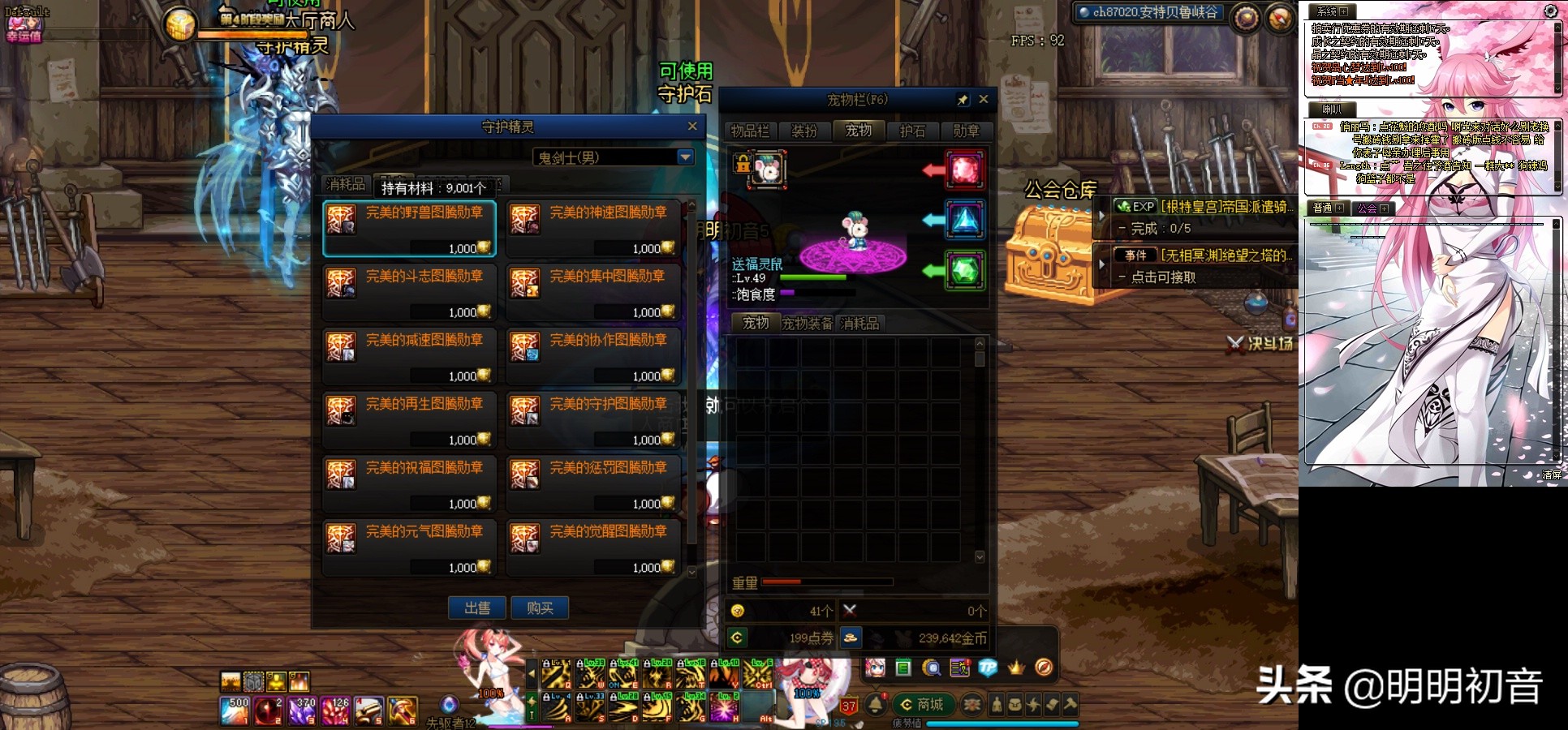Screen dimensions: 1568x730
Task: Open the 商城 shop button
Action: click(923, 704)
